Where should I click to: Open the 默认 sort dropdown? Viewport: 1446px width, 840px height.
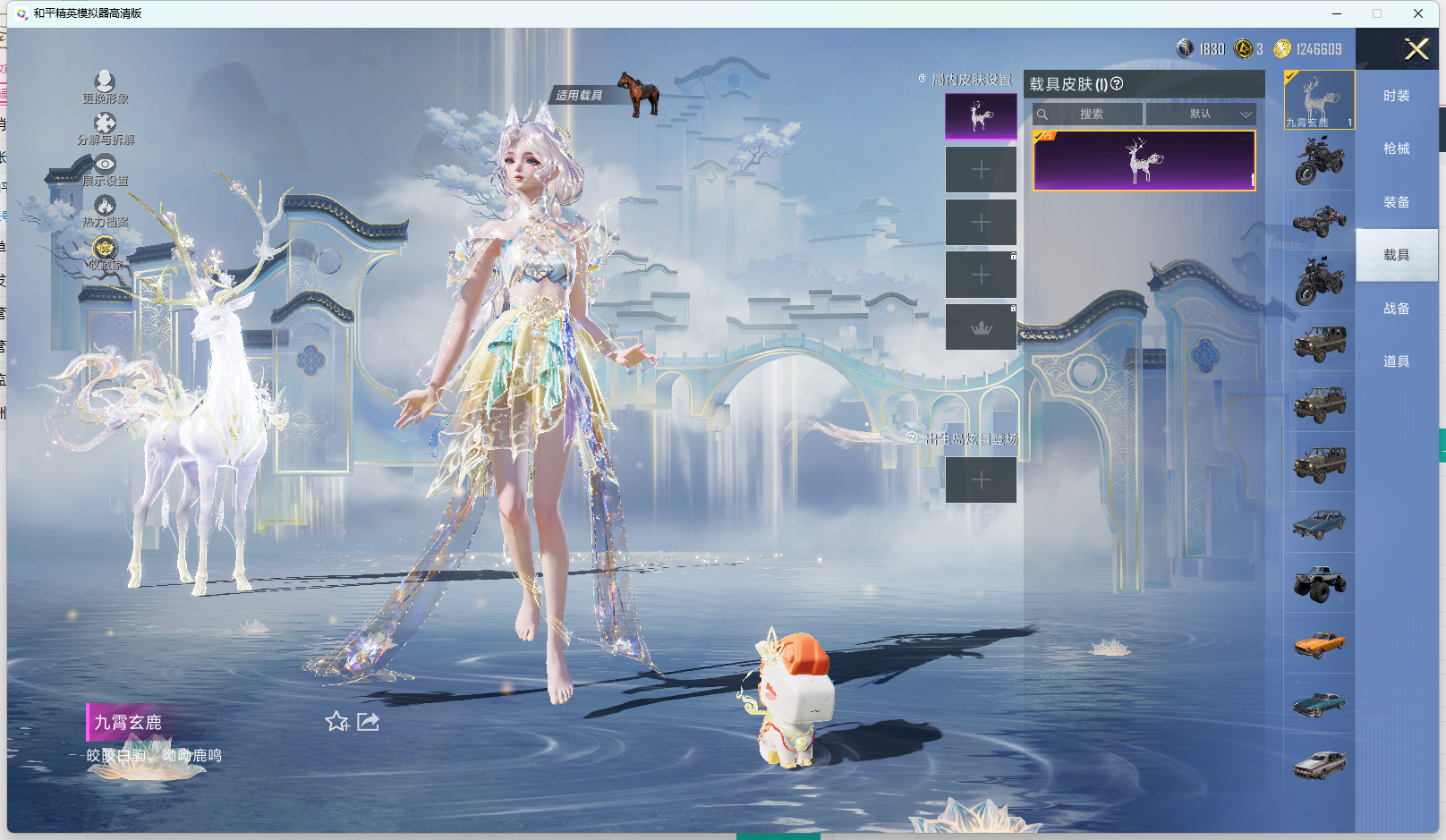click(x=1201, y=115)
